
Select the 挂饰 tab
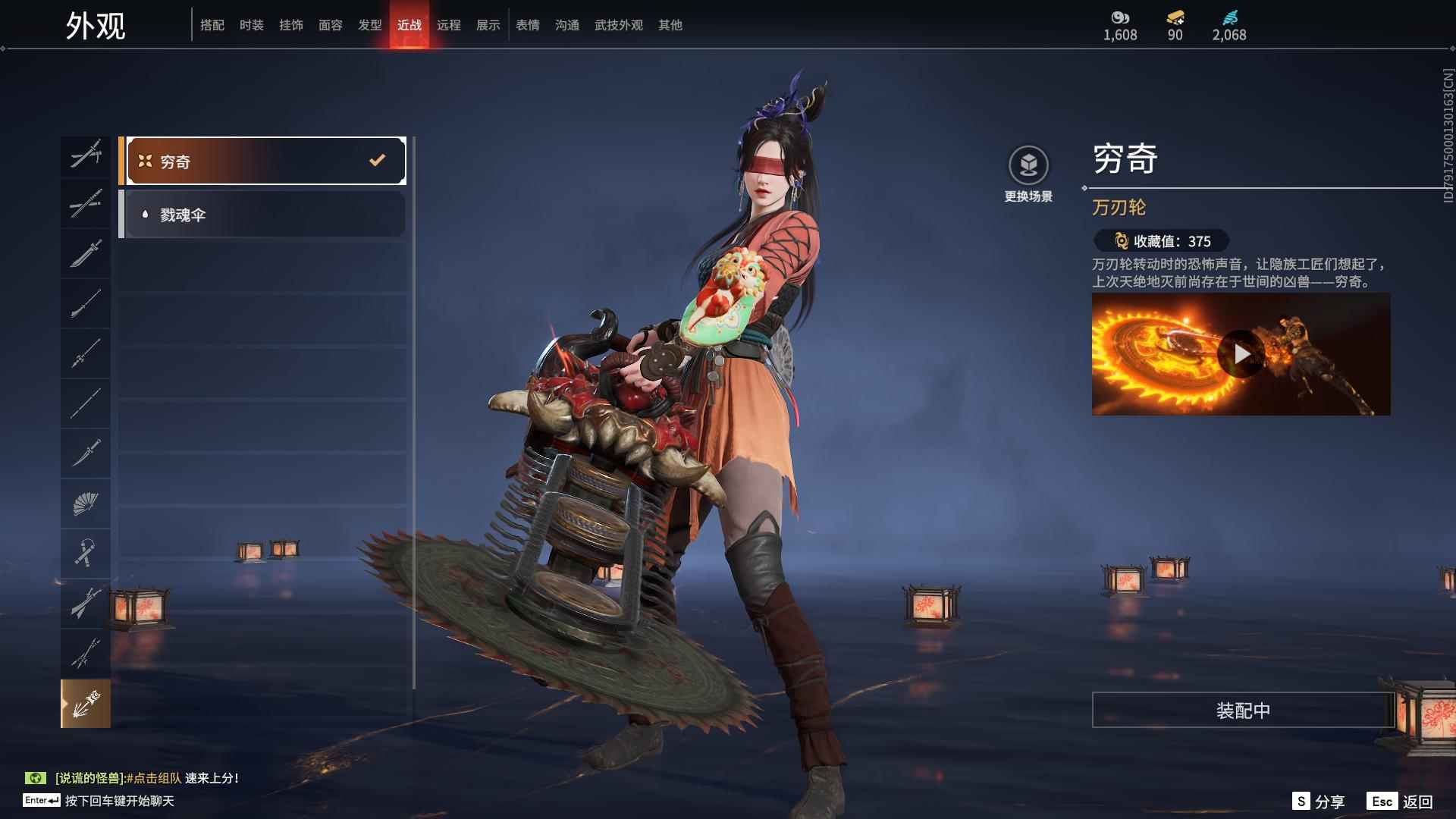(291, 25)
